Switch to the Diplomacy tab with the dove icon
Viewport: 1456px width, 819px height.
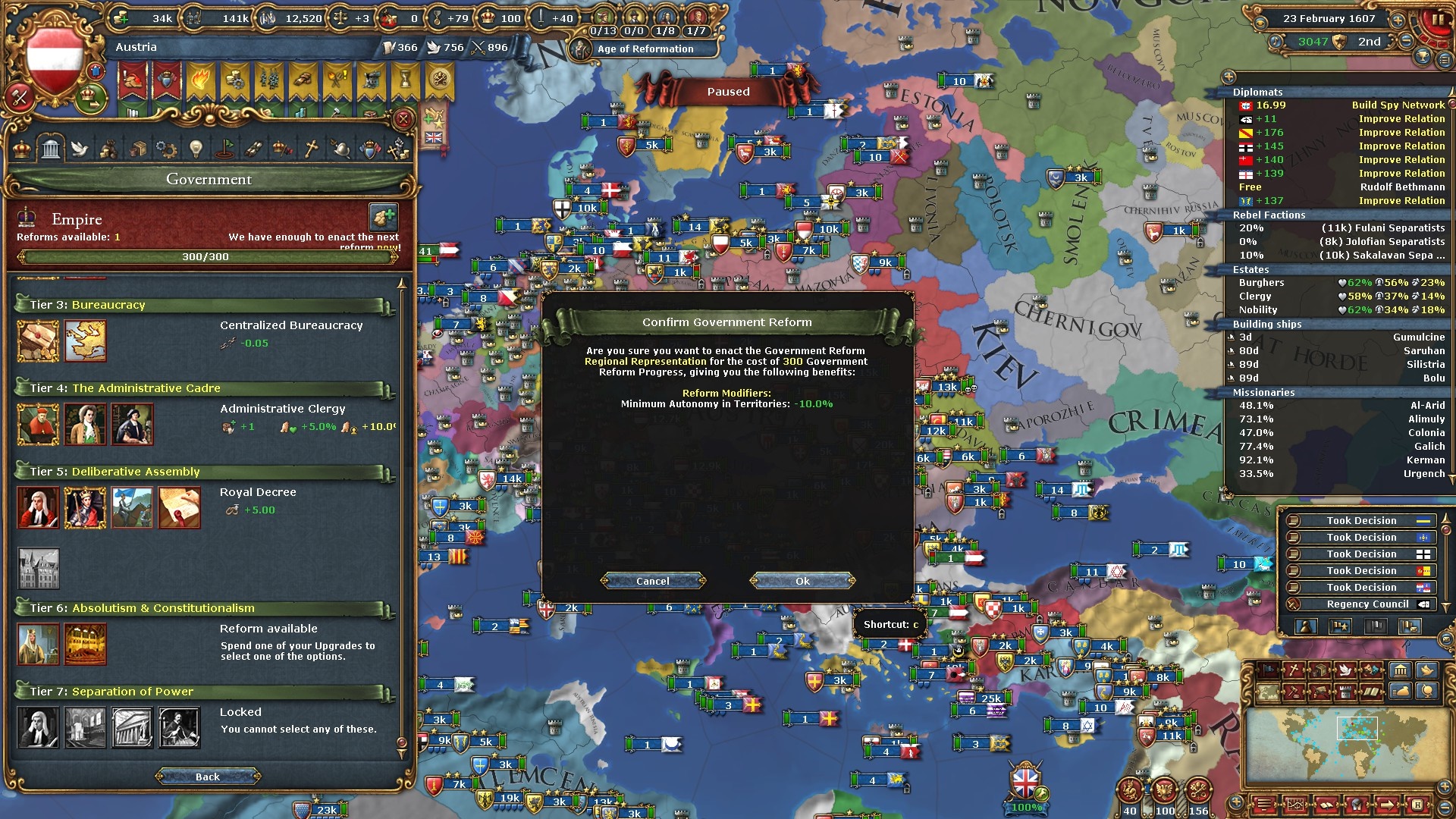(80, 149)
